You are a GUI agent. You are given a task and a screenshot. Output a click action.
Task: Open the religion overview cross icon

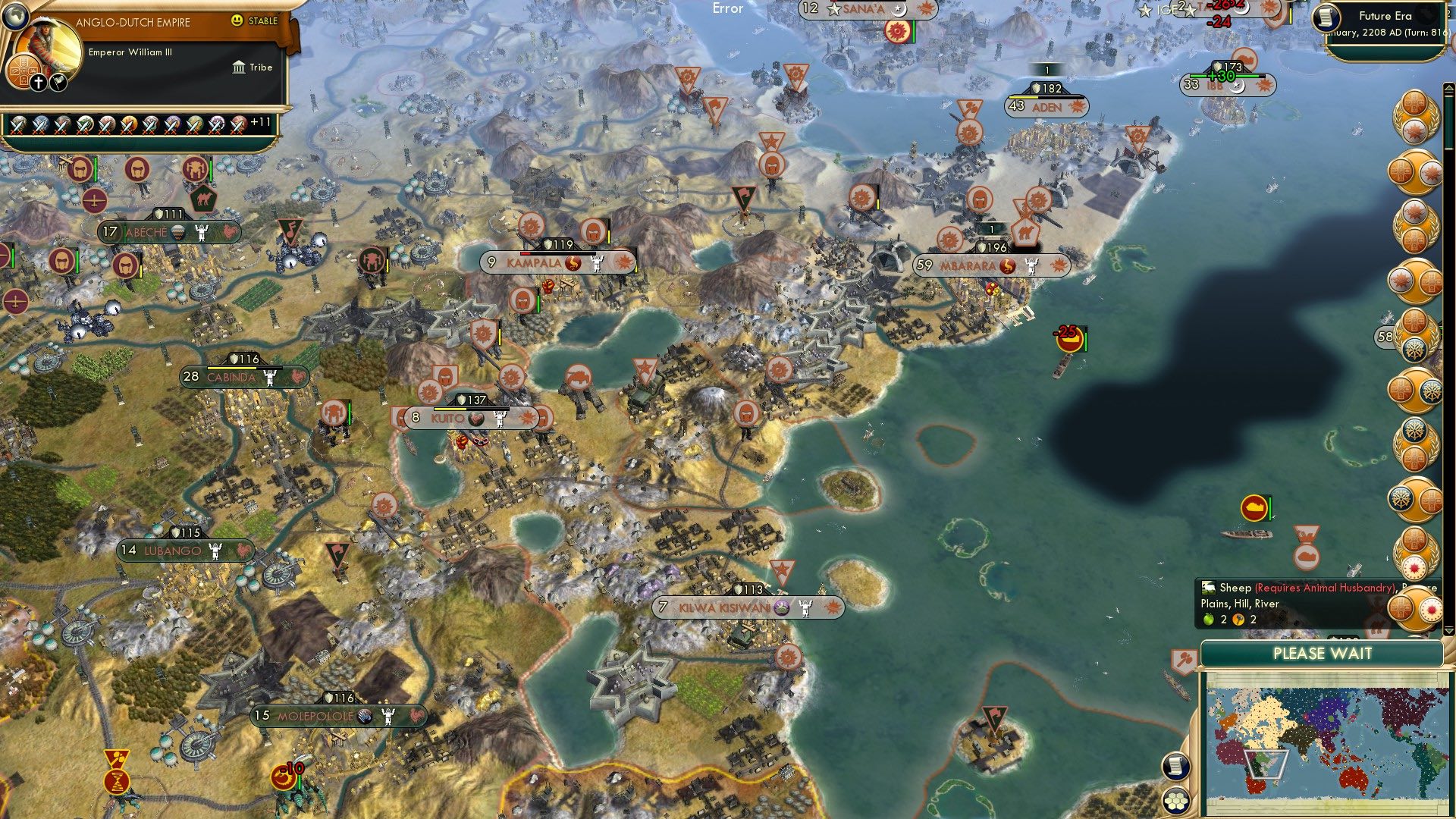point(38,82)
